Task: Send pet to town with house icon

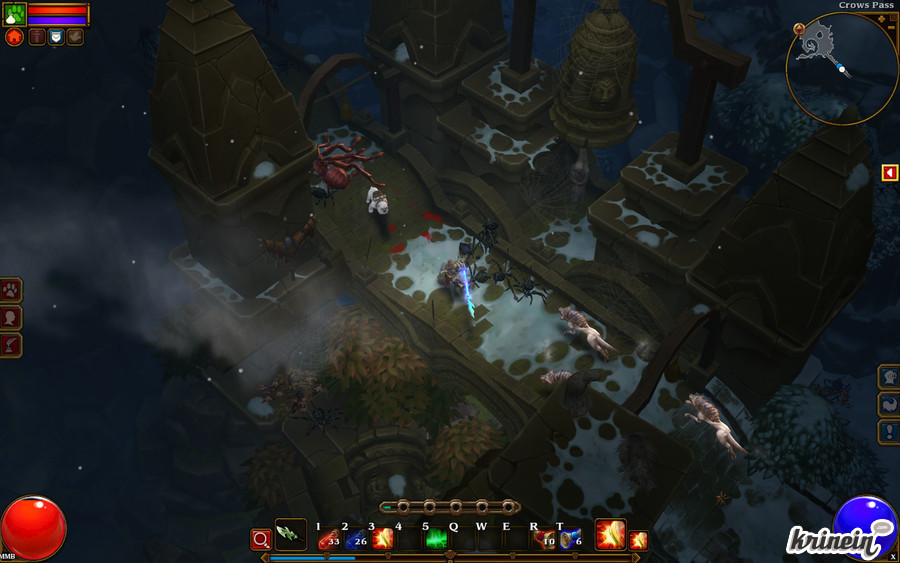Action: (x=14, y=37)
